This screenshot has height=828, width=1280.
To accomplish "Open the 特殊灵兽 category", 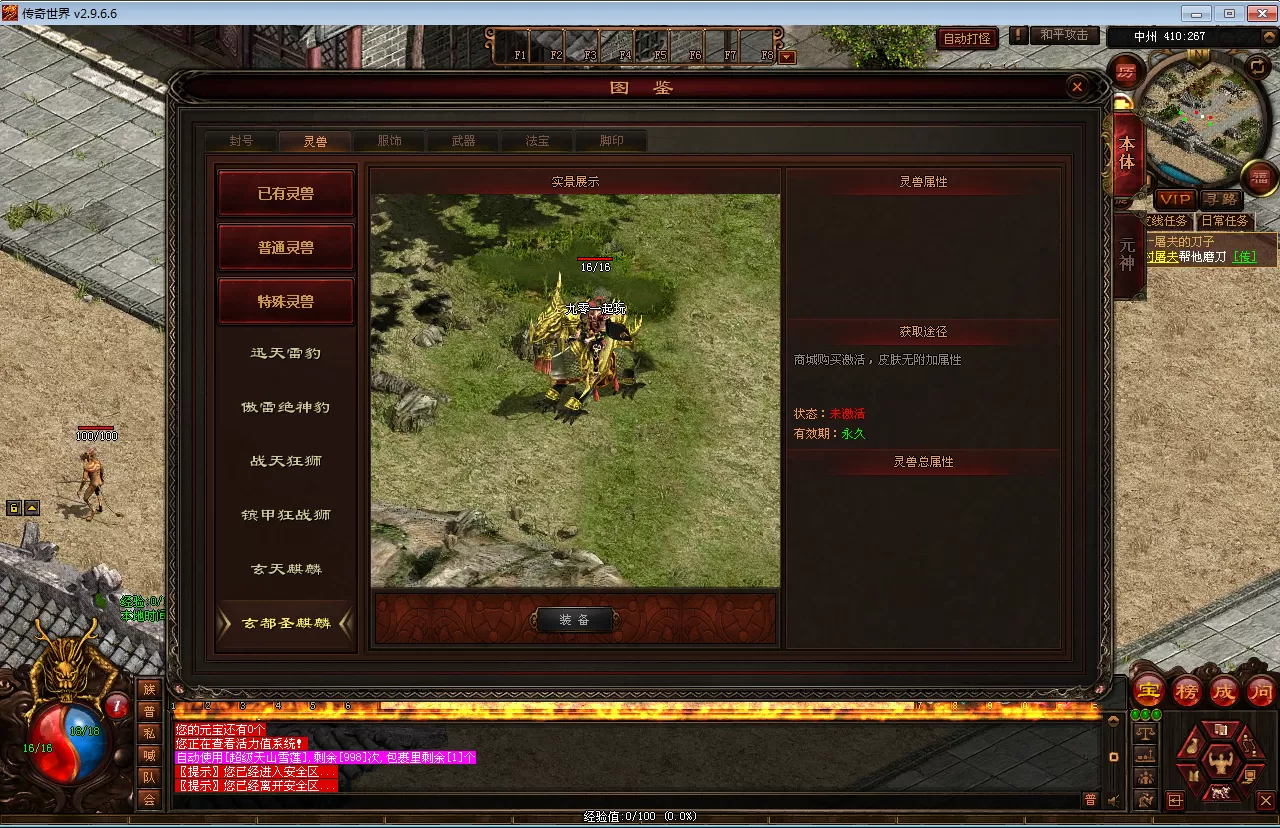I will [x=286, y=301].
